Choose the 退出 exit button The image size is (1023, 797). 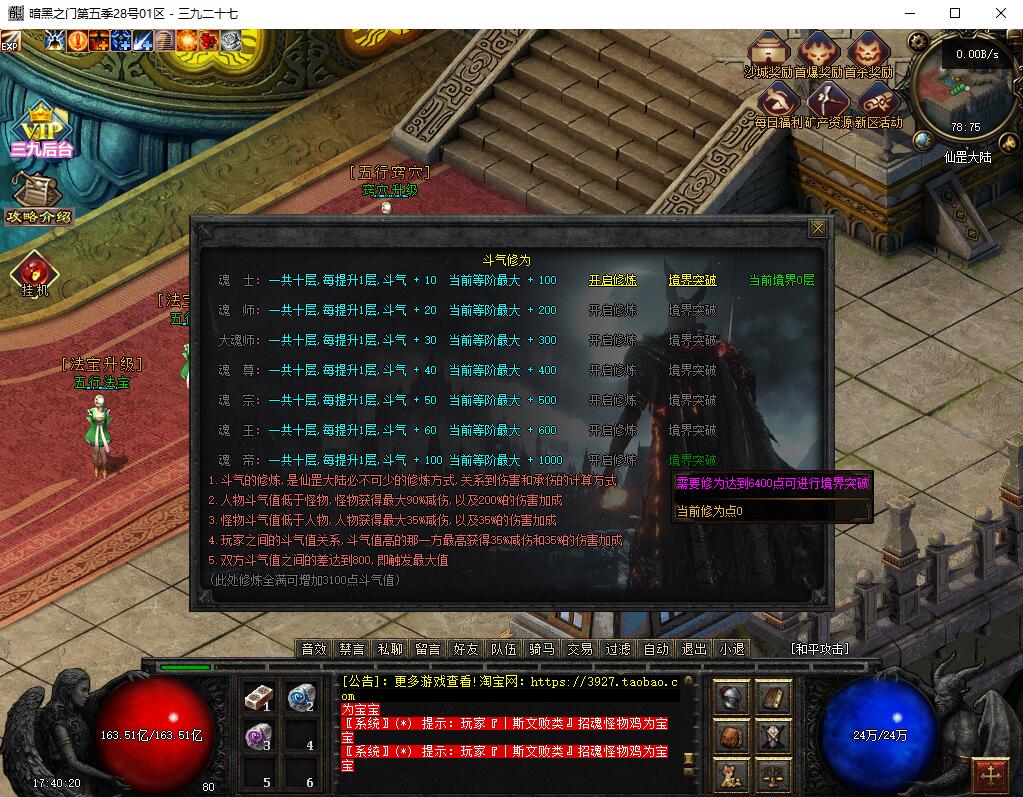coord(694,649)
